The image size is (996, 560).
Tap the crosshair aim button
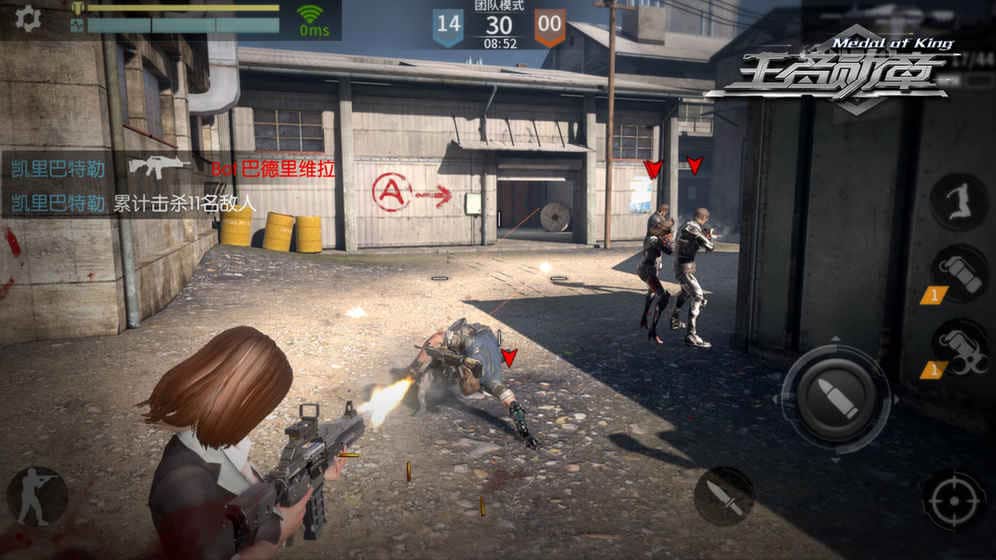[951, 499]
